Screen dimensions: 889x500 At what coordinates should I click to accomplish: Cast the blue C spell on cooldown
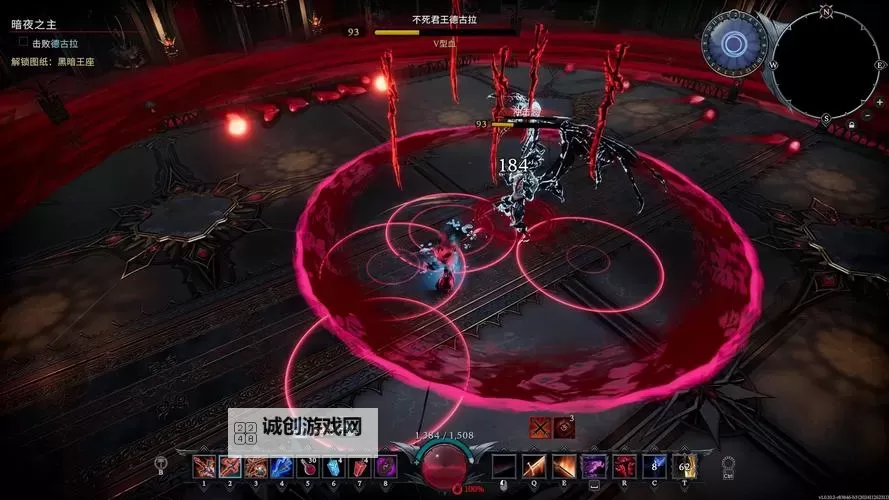coord(654,467)
